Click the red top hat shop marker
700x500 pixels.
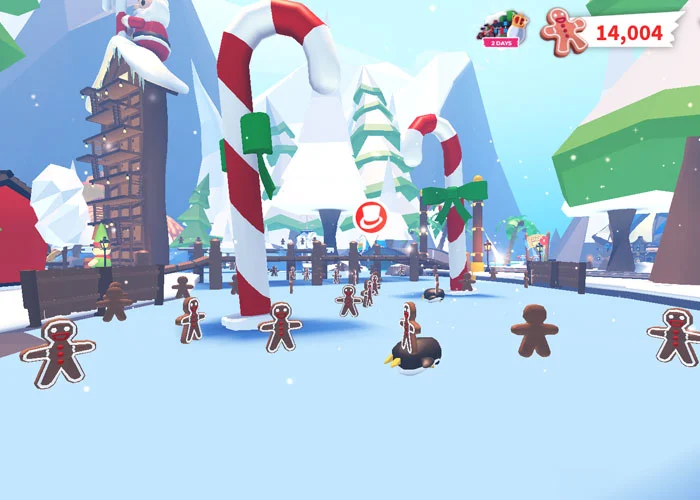click(370, 216)
